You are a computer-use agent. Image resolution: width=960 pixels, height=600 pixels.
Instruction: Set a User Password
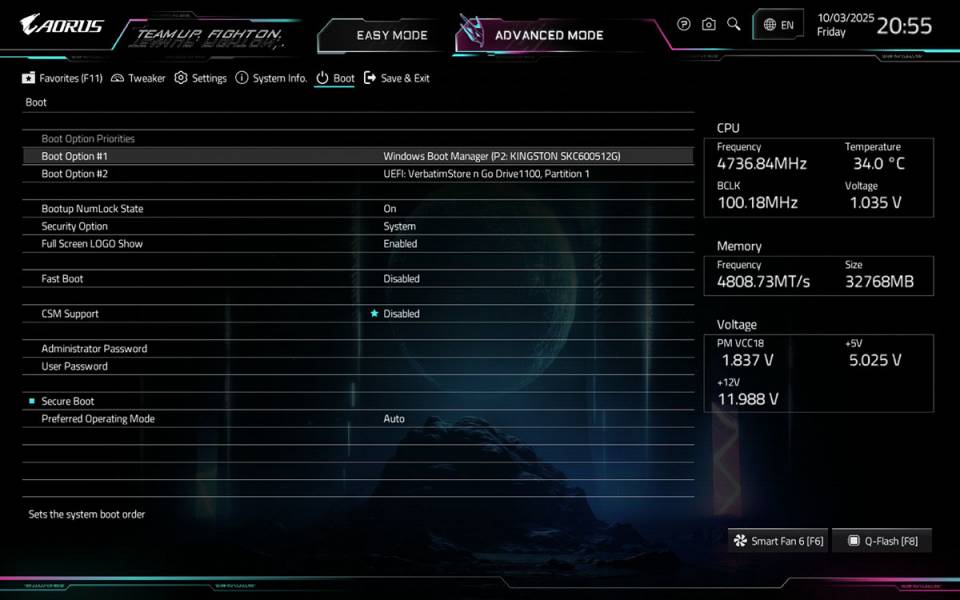(74, 366)
